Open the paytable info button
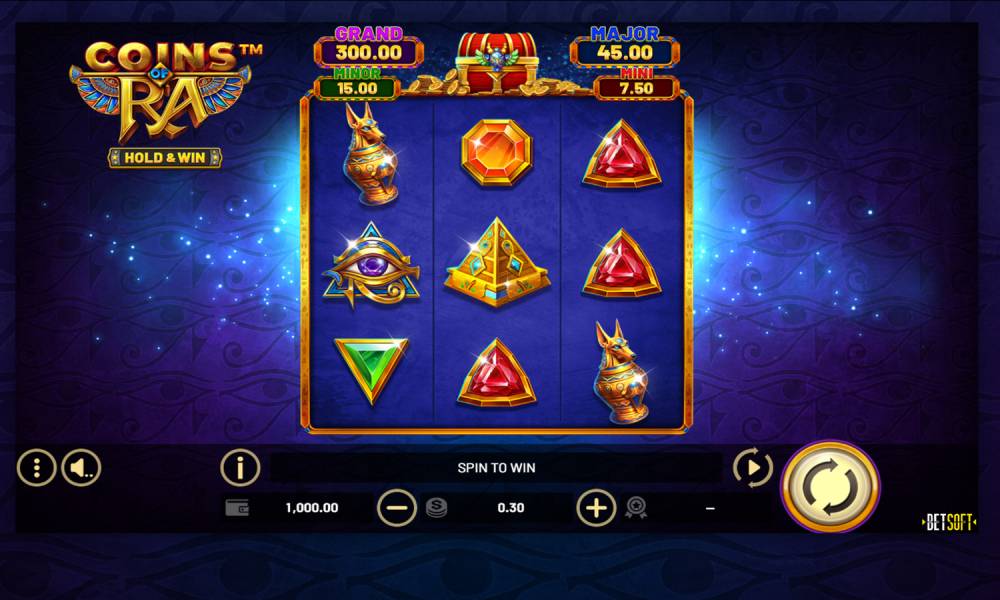This screenshot has height=600, width=1000. click(240, 467)
